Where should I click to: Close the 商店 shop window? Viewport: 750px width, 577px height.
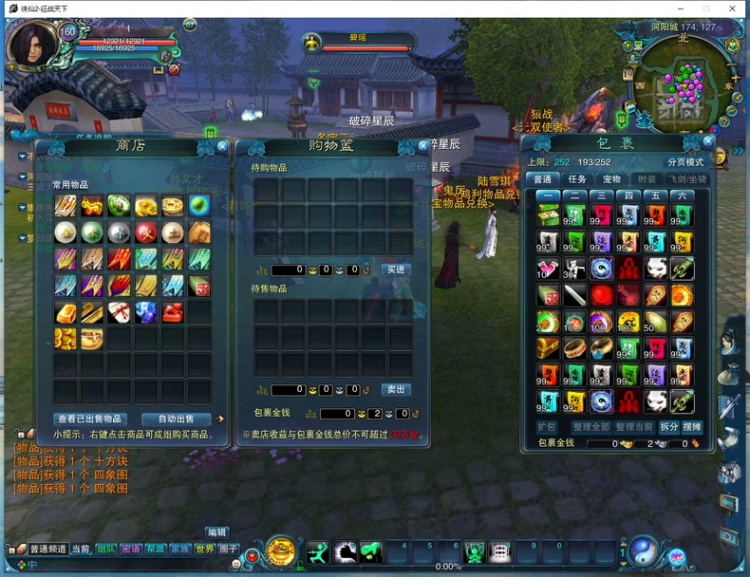coord(222,146)
